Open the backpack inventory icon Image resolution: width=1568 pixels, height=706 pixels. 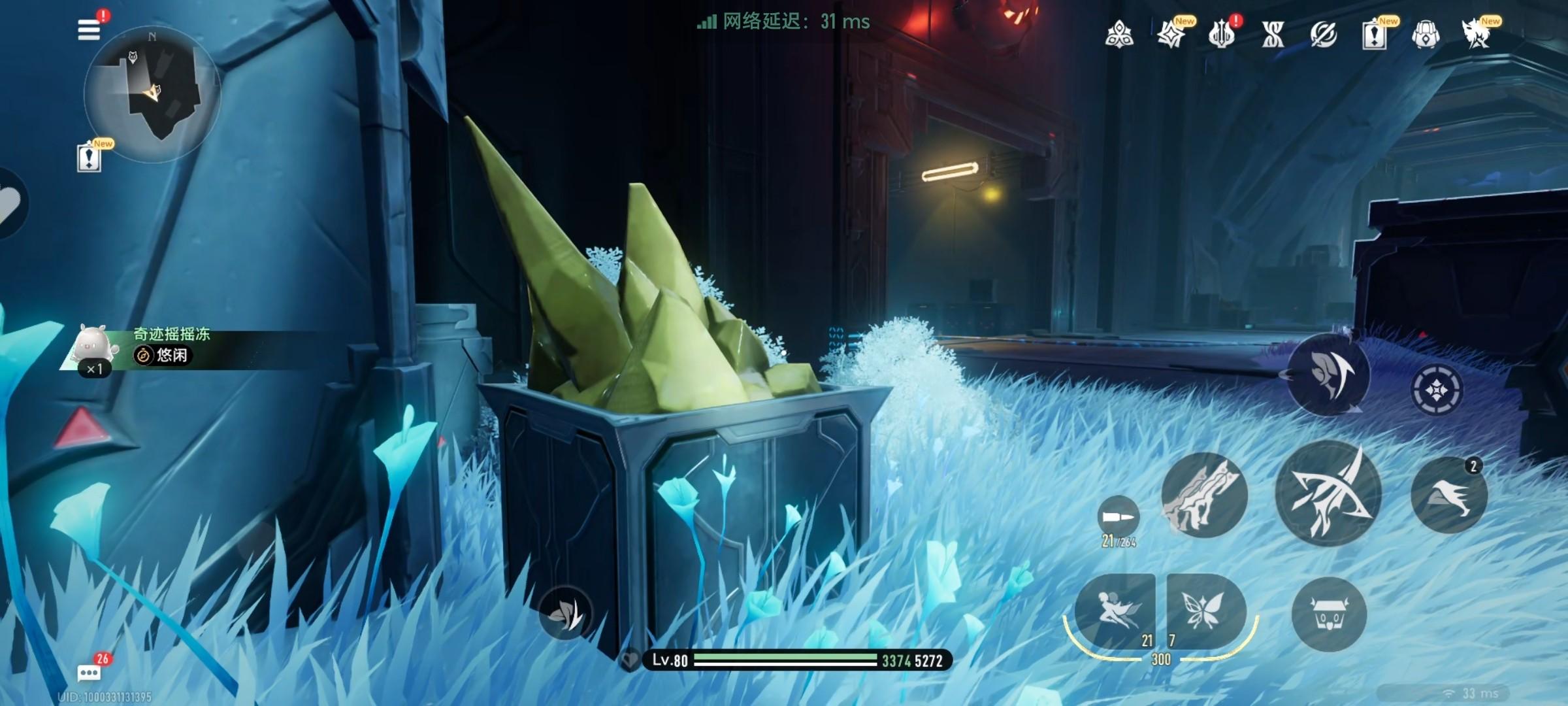pyautogui.click(x=1426, y=34)
